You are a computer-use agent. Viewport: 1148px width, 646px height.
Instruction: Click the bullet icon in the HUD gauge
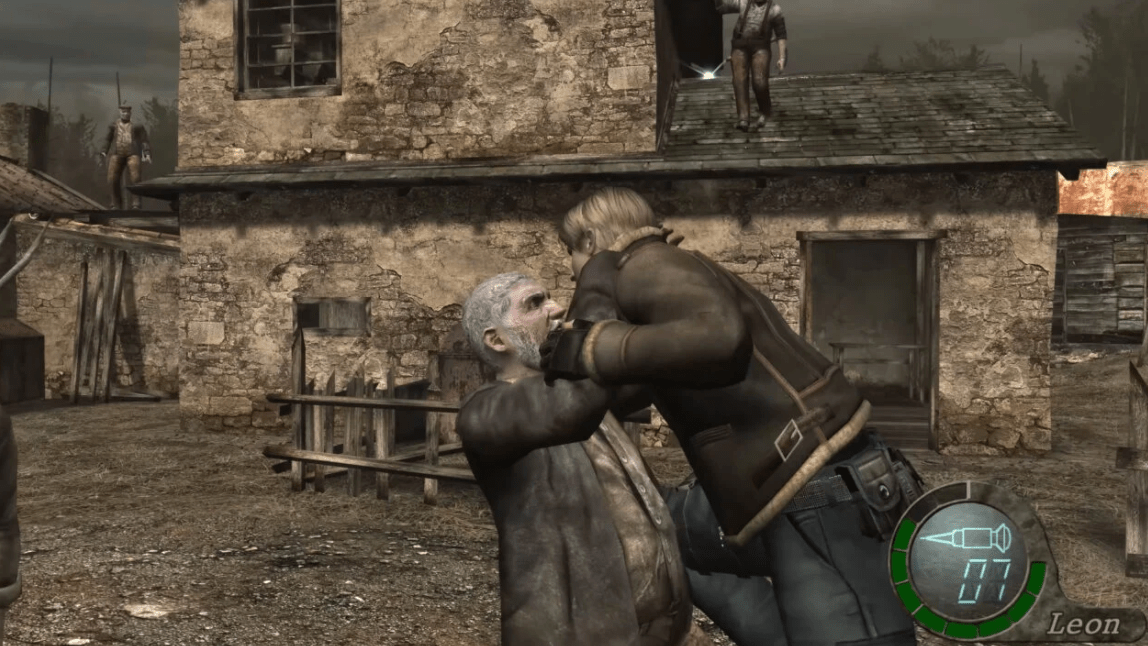pos(965,538)
